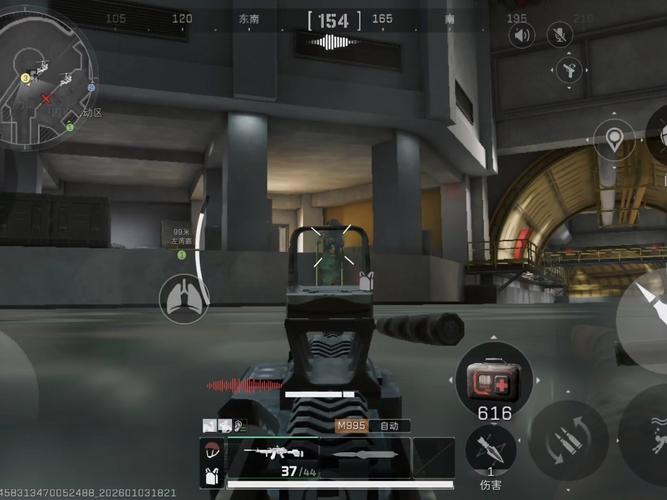Tap the helmet armor status icon
Image resolution: width=667 pixels, height=500 pixels.
(x=210, y=450)
